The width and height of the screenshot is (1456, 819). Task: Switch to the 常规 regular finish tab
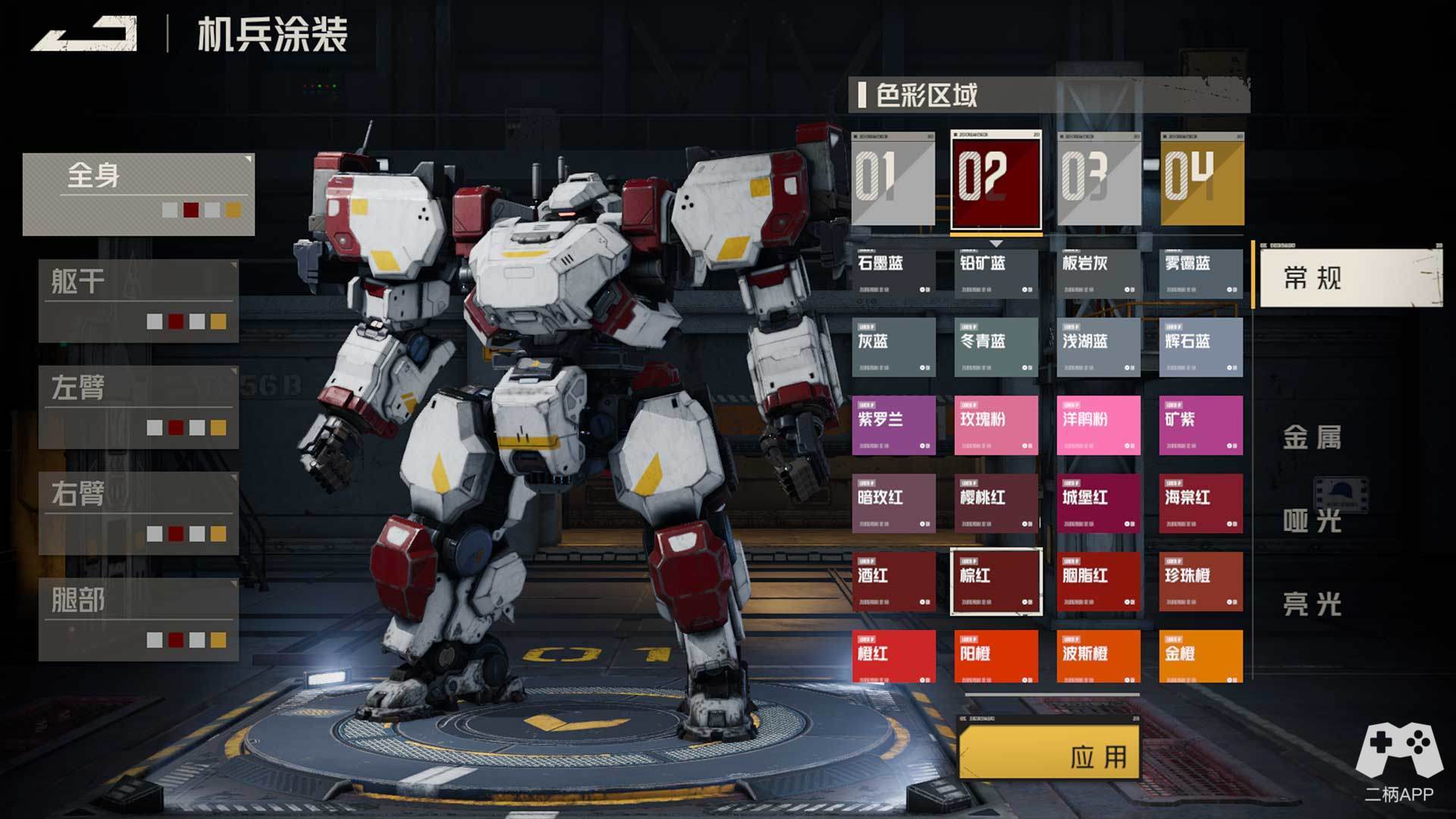click(1350, 278)
